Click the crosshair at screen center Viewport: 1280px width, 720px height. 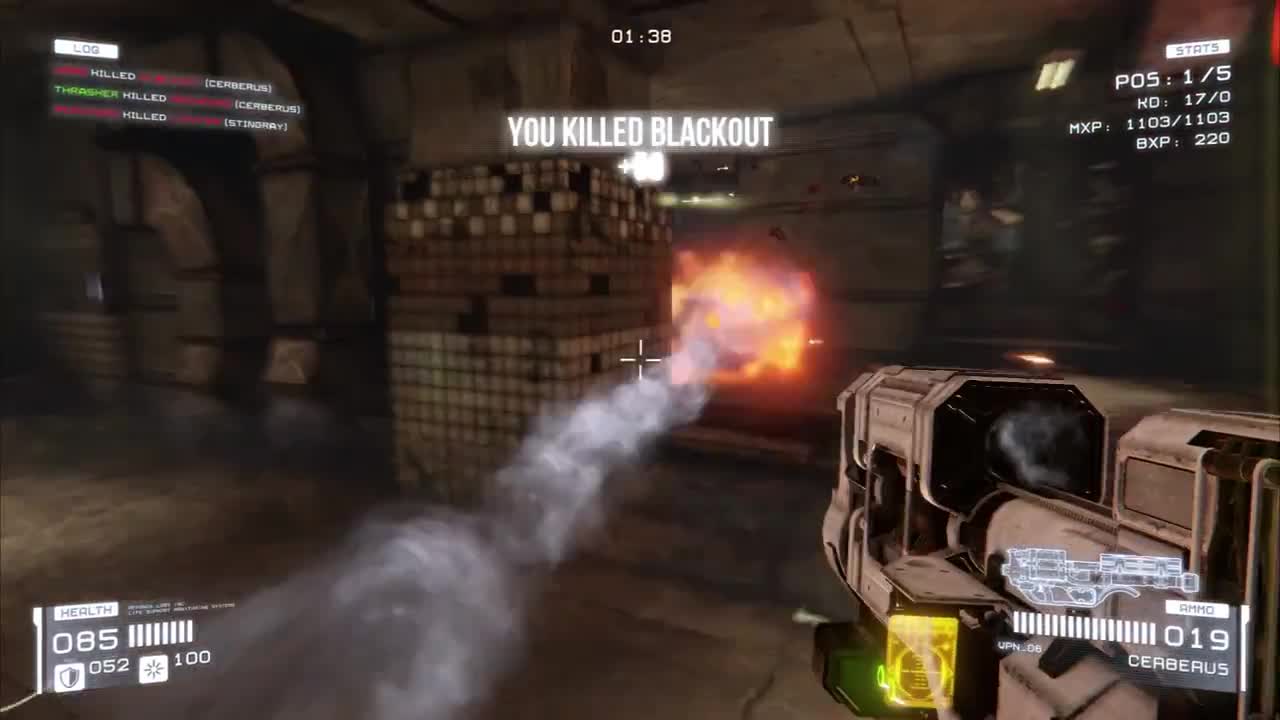pos(640,360)
